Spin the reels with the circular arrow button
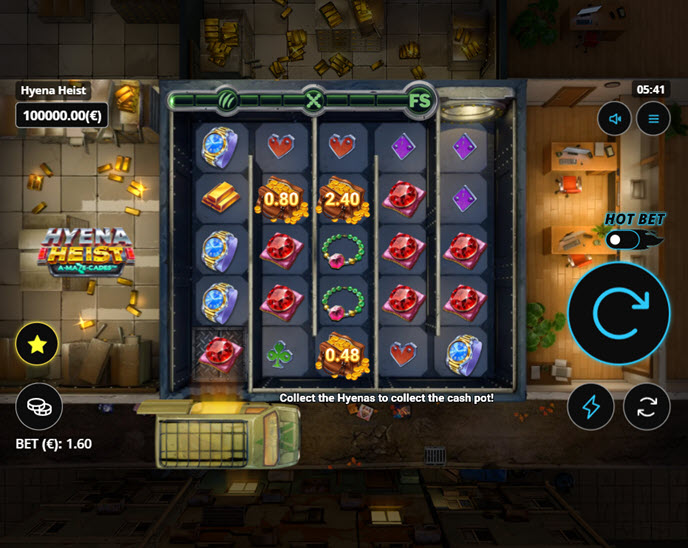 point(619,314)
